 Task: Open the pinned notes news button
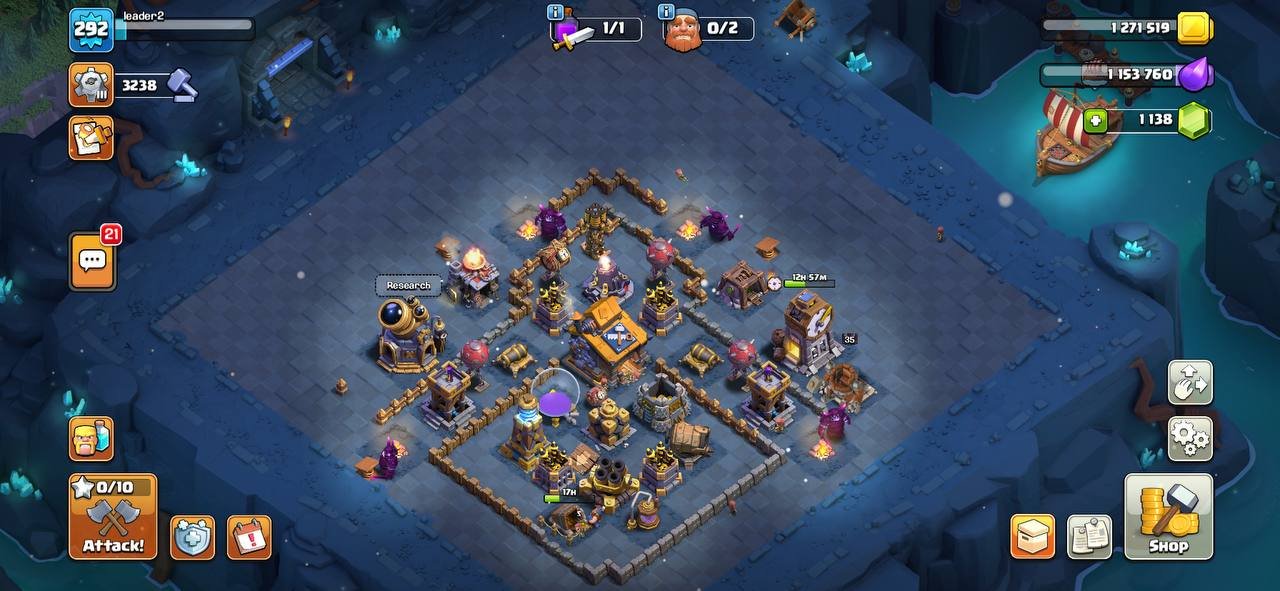point(1089,537)
